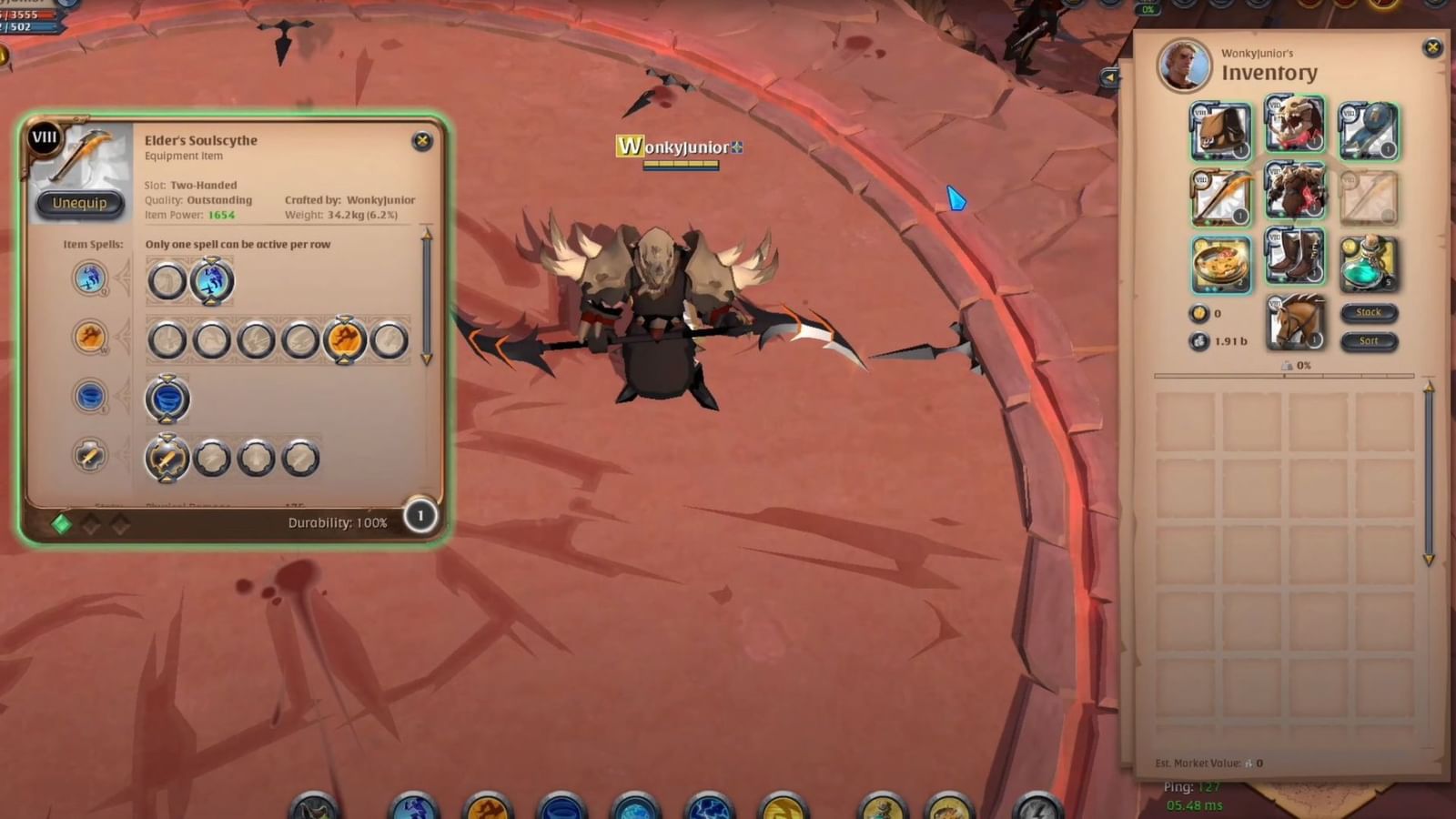The width and height of the screenshot is (1456, 819).
Task: Toggle the selected passive spell slot
Action: click(167, 459)
